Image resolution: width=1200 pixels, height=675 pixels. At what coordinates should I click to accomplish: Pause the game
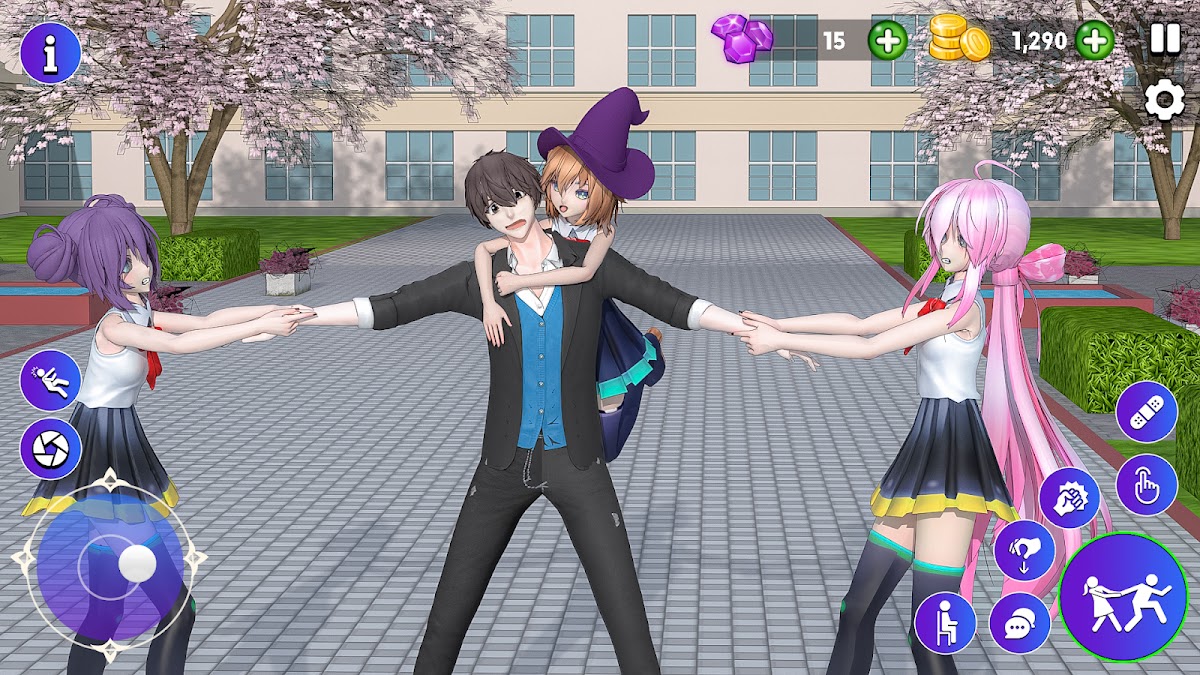point(1164,39)
